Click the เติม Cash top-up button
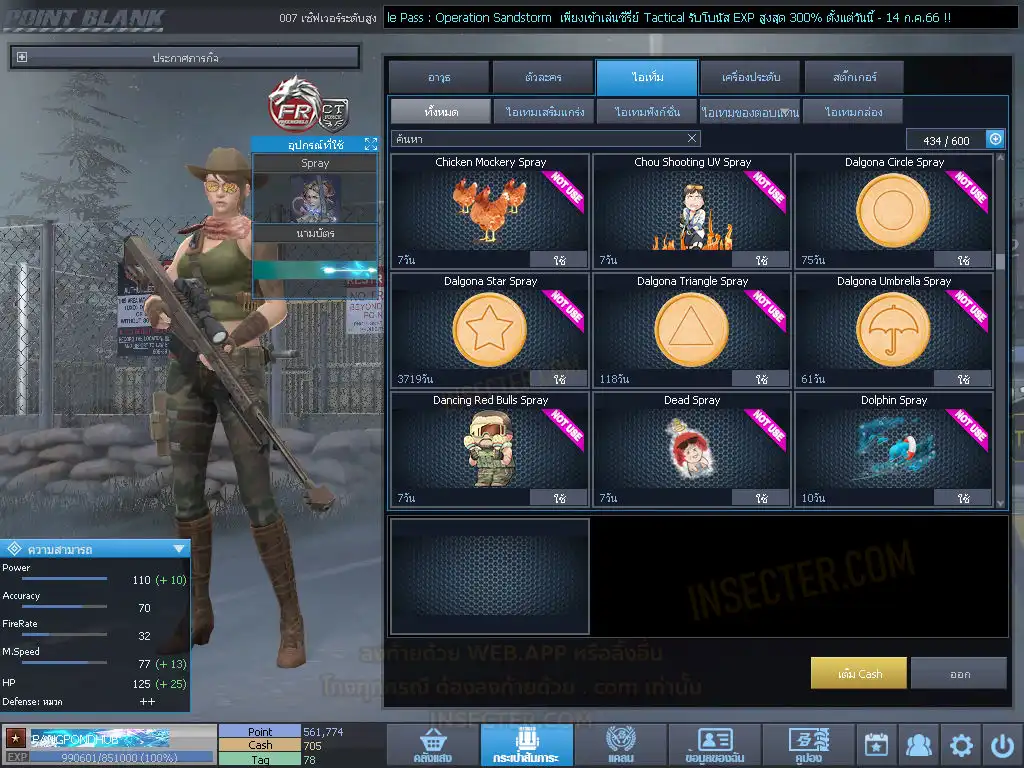1024x768 pixels. pyautogui.click(x=859, y=674)
